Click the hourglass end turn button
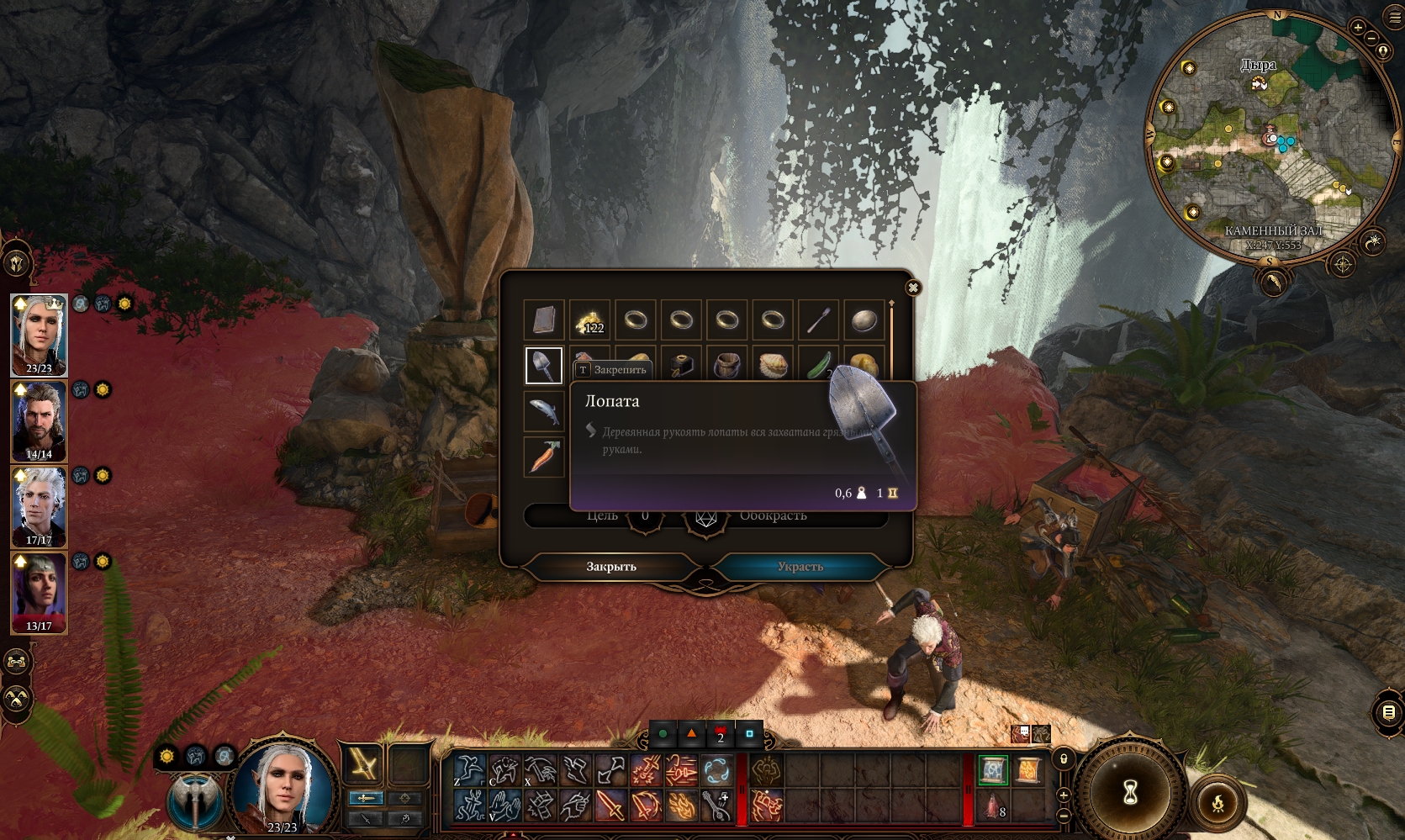 click(1130, 791)
